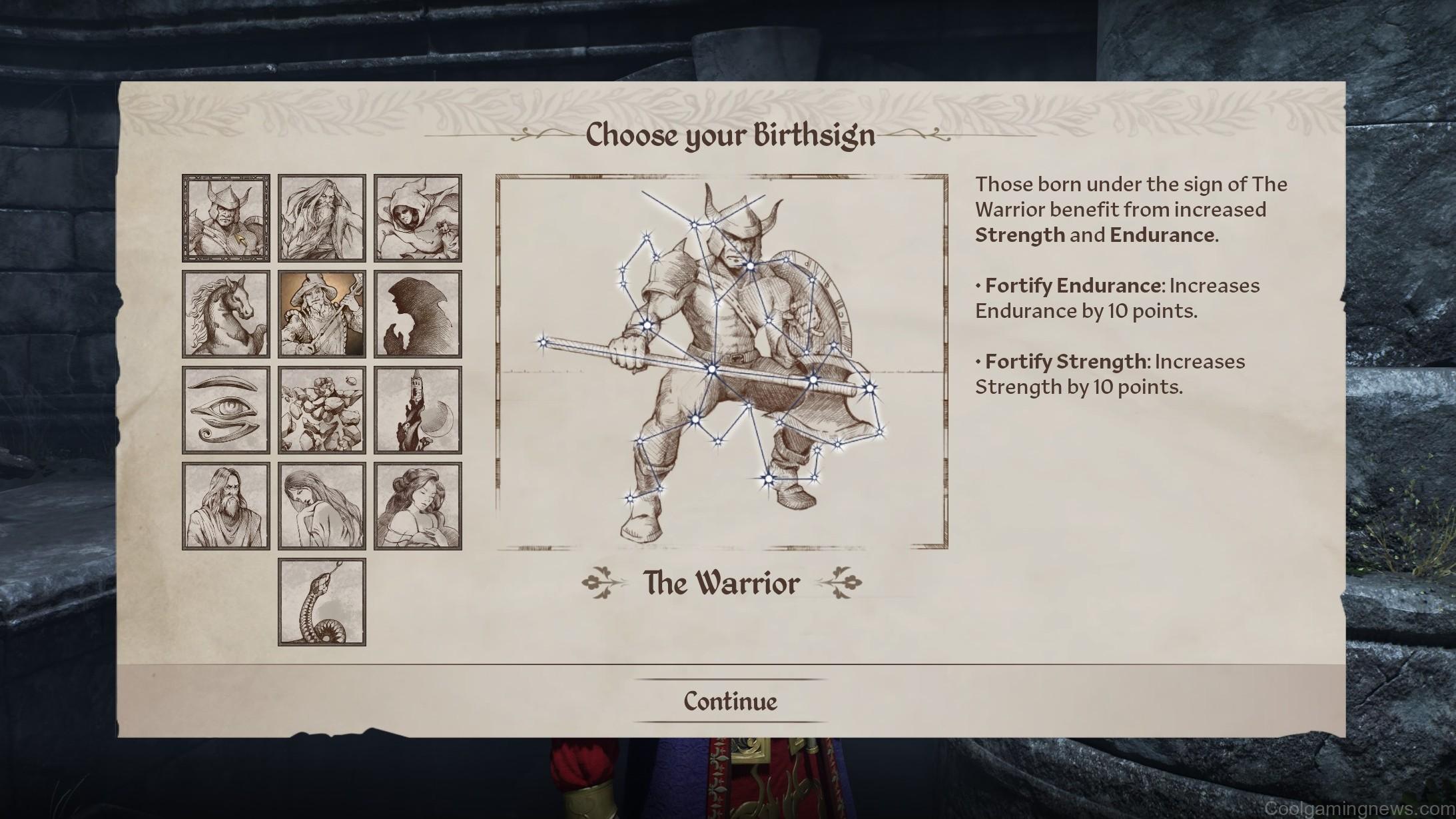
Task: Select the horned helmet warrior portrait
Action: 225,218
